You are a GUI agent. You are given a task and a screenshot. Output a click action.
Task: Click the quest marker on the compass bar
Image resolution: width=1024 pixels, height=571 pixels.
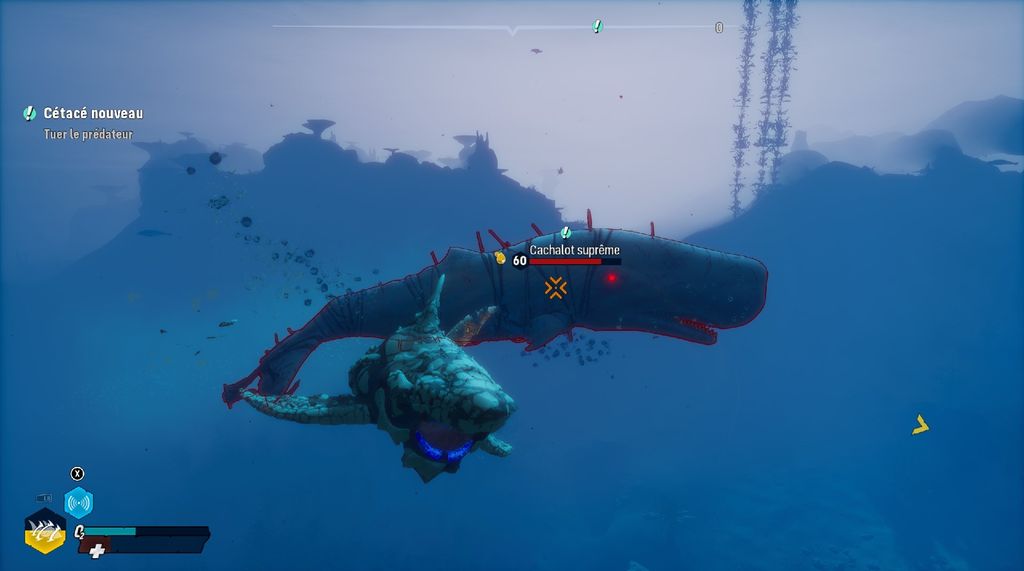[597, 26]
